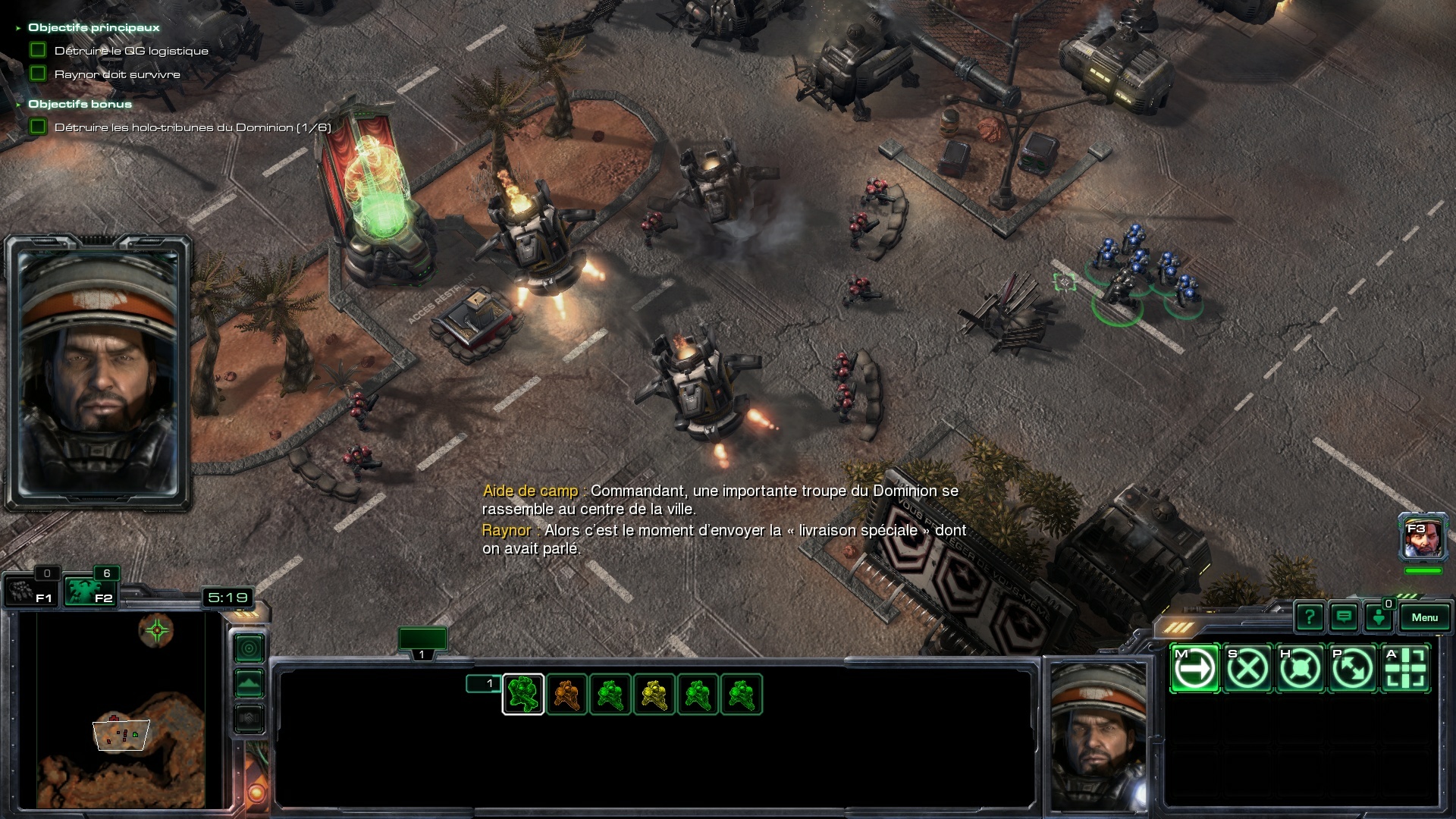
Task: Open the help question mark panel
Action: [1309, 617]
